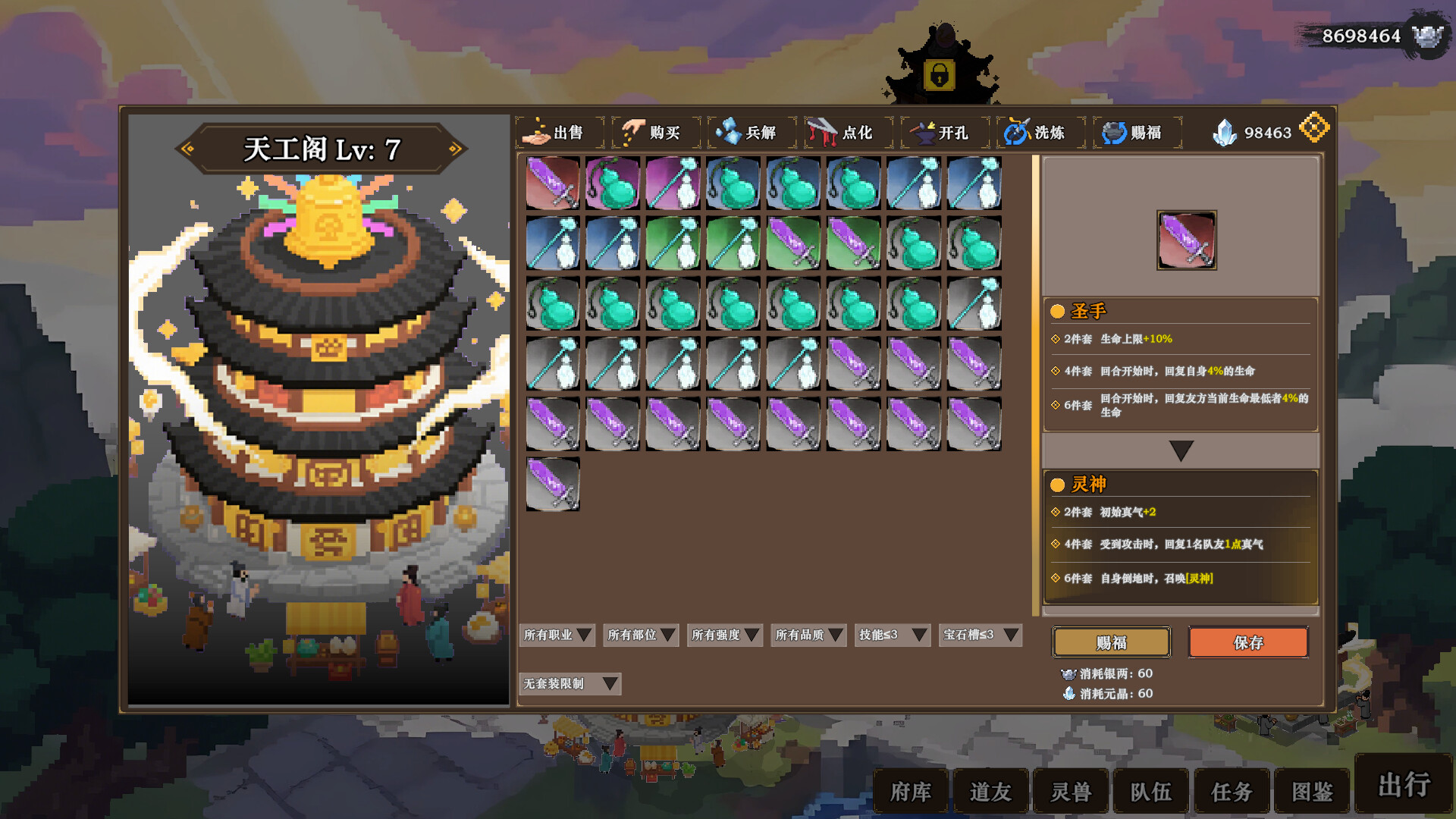Open the 所有职业 class filter dropdown
This screenshot has height=819, width=1456.
(557, 635)
